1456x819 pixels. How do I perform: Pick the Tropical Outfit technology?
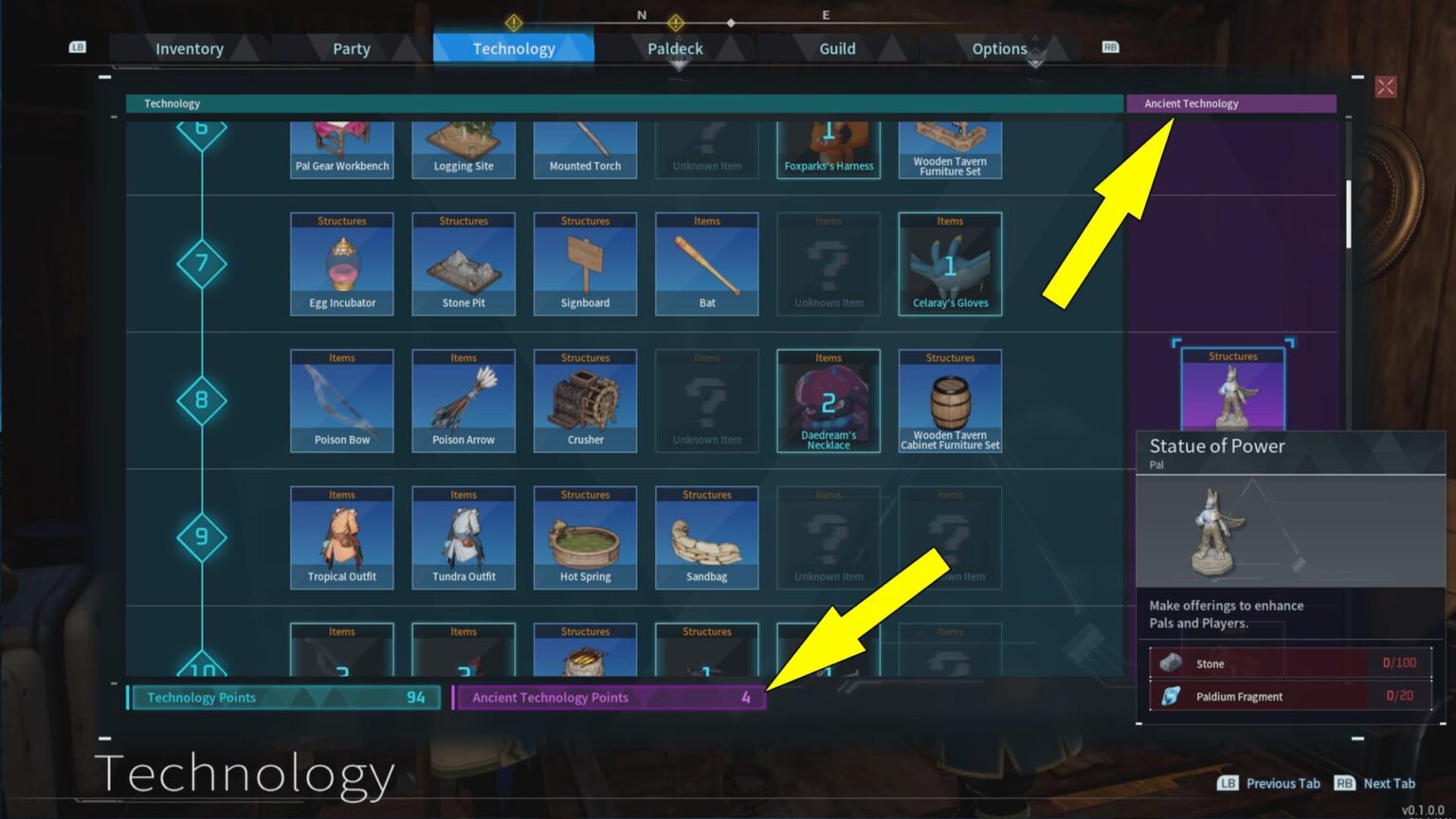coord(341,537)
